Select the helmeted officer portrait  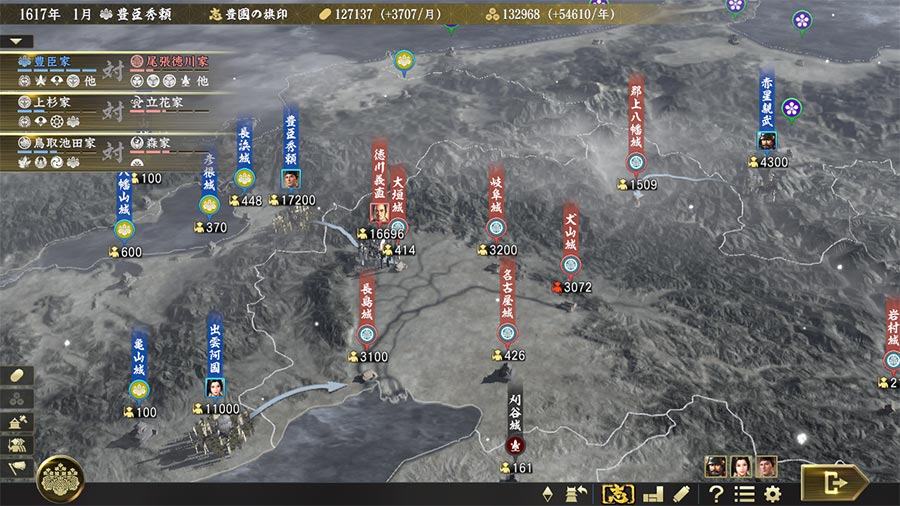click(716, 465)
